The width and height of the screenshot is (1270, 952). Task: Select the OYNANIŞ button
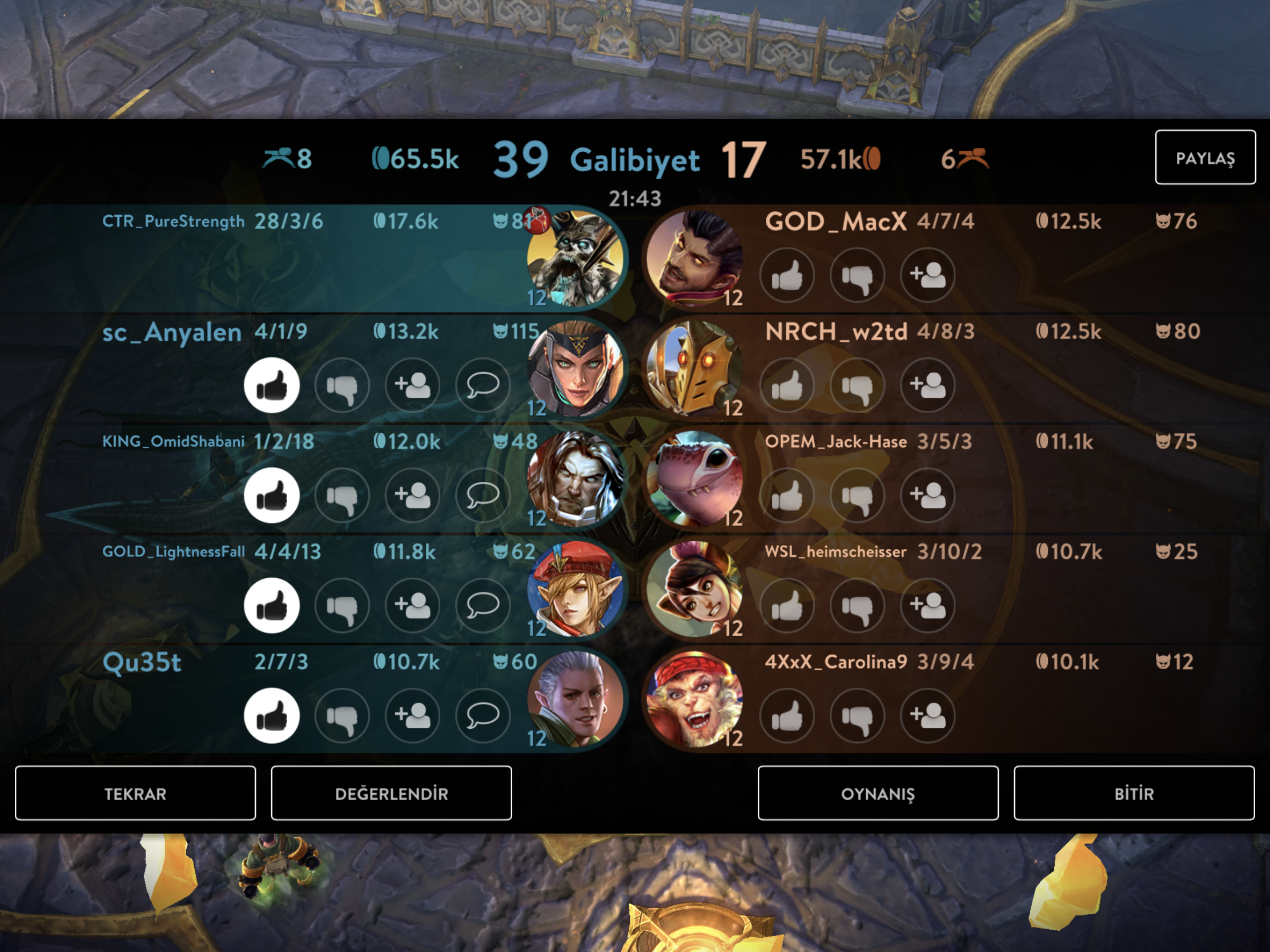(878, 793)
